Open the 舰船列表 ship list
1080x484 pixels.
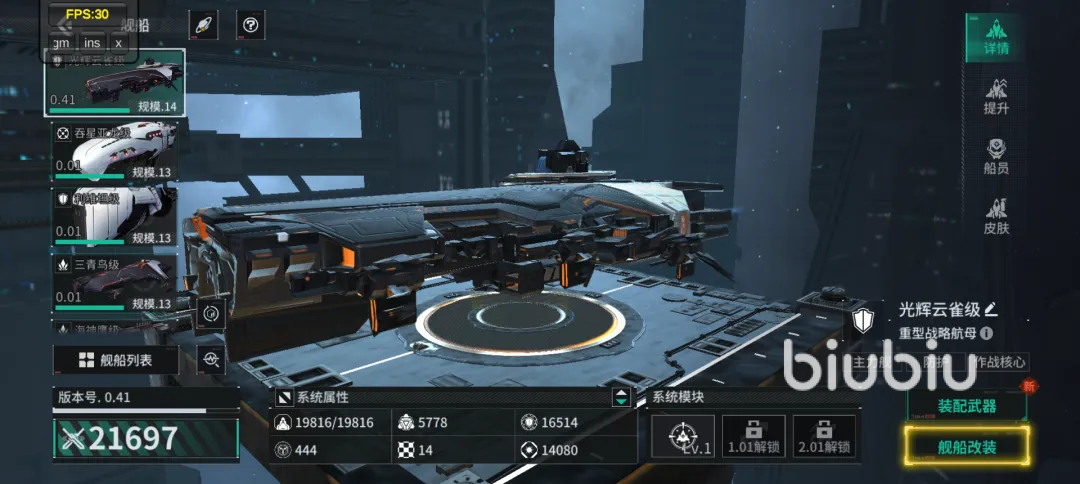click(x=116, y=360)
